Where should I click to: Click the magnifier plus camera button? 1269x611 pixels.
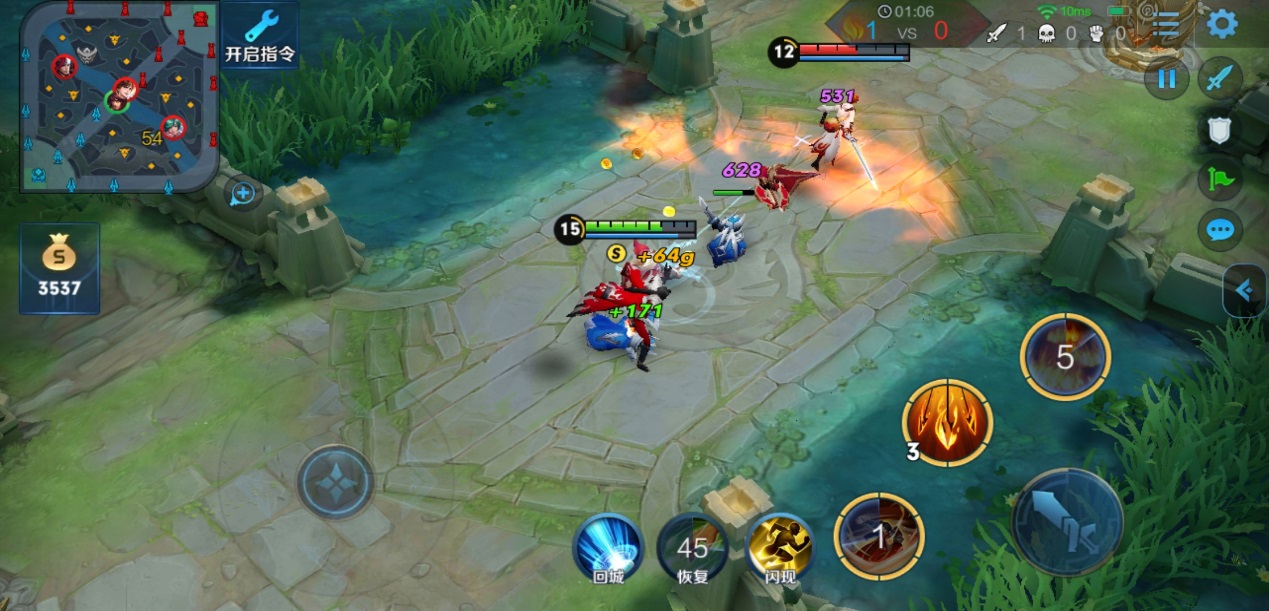242,193
